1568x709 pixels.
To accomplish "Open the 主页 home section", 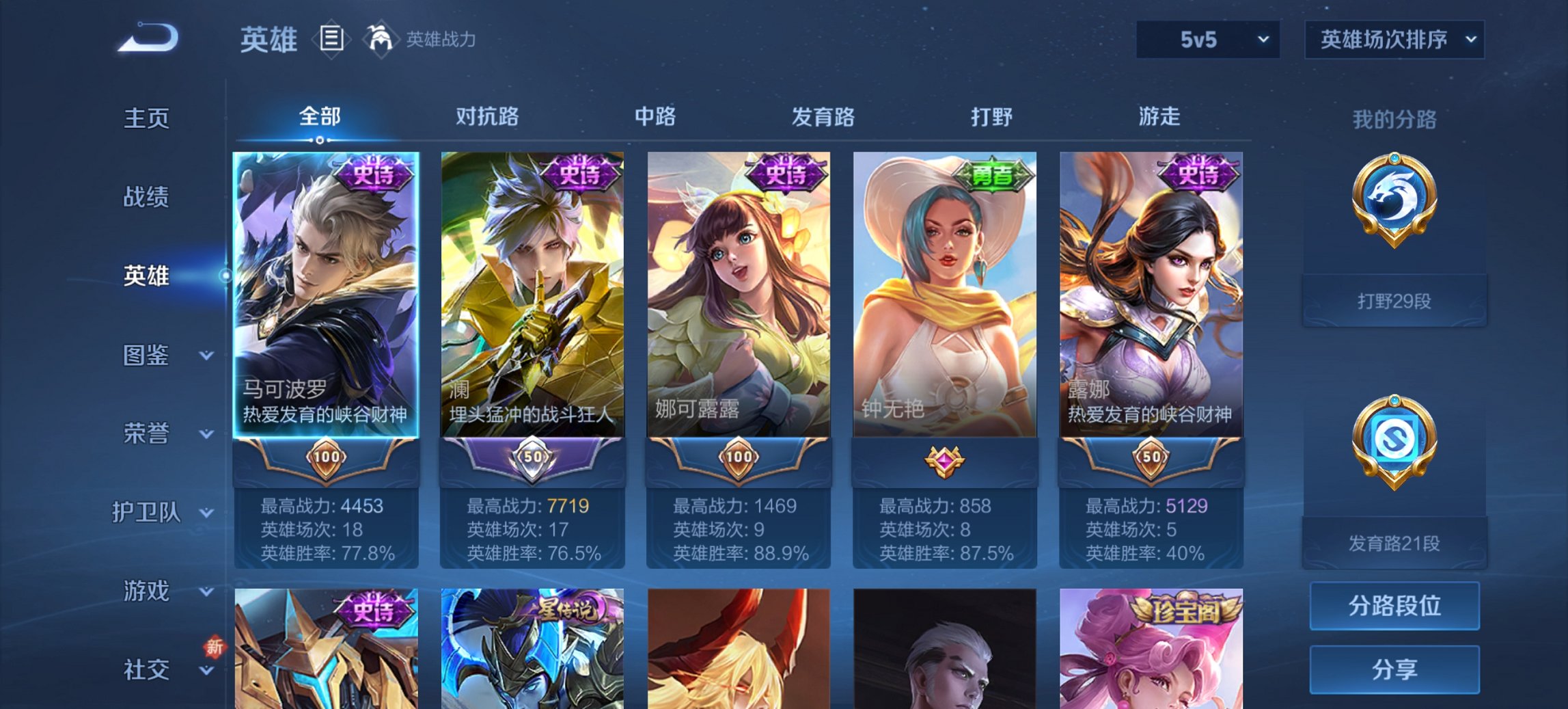I will tap(146, 118).
